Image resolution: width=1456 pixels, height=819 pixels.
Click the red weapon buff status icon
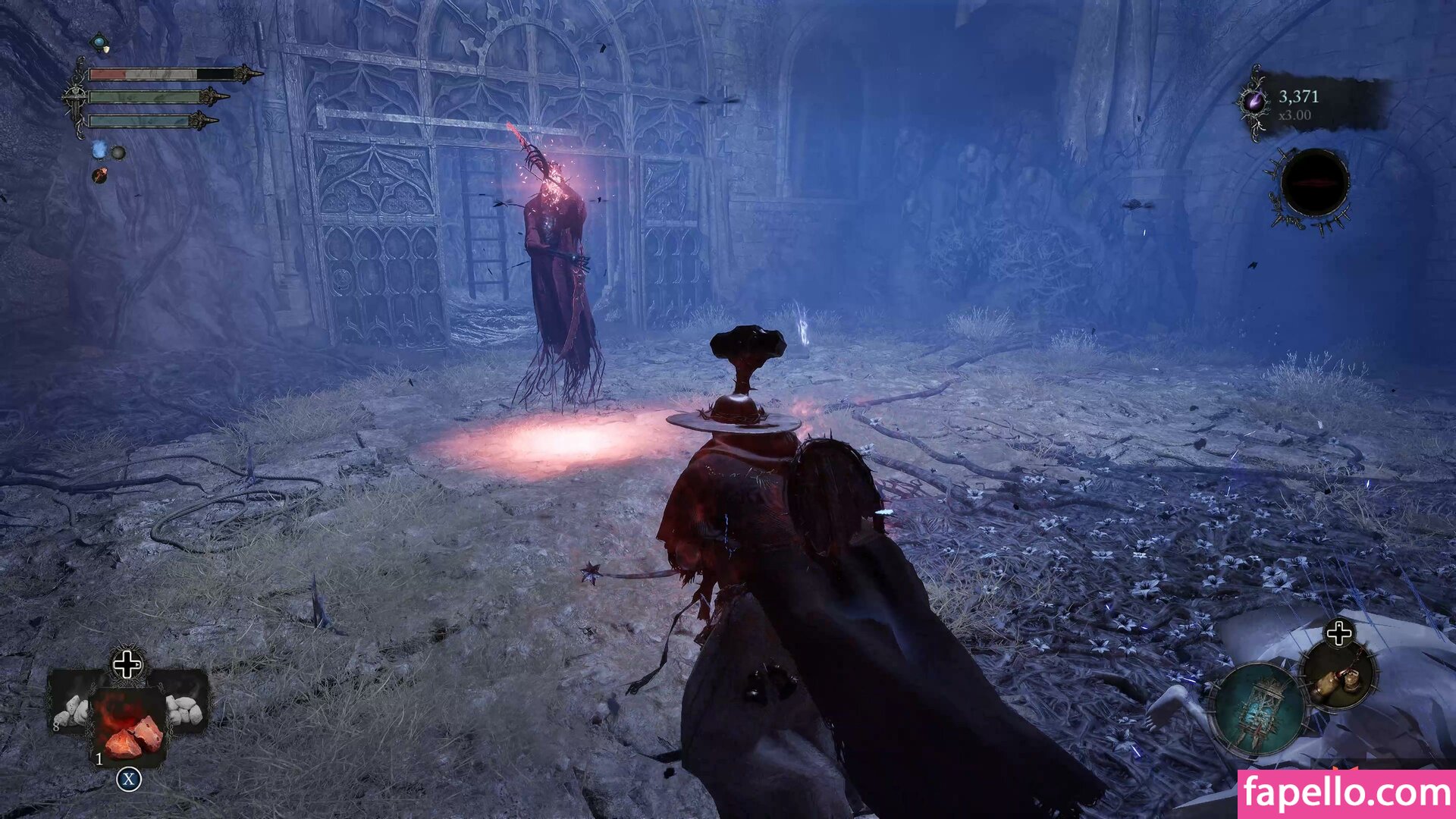(x=99, y=176)
